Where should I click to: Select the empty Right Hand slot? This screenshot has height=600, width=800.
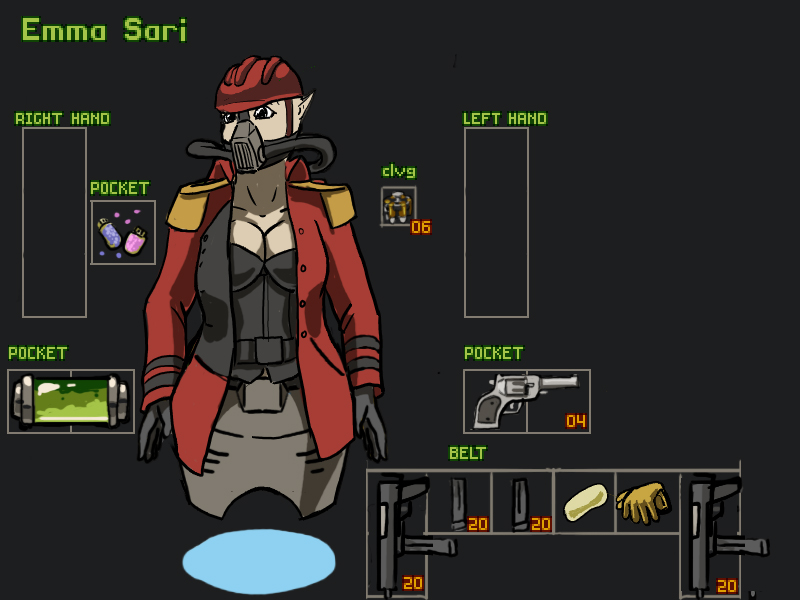[x=54, y=222]
